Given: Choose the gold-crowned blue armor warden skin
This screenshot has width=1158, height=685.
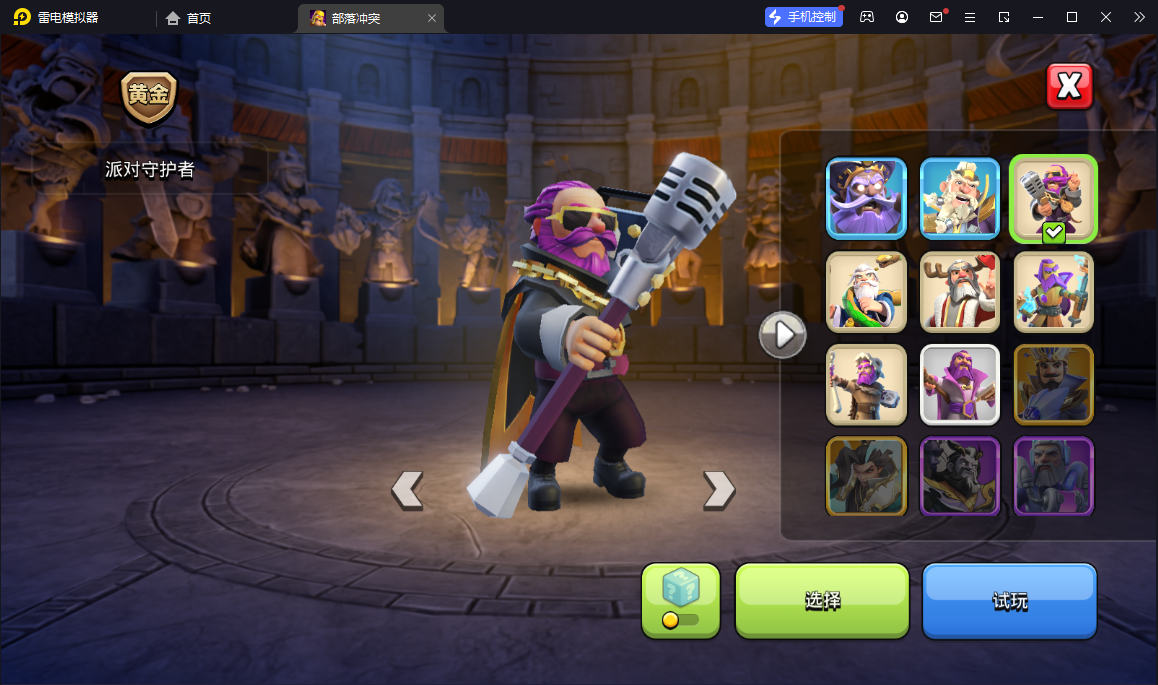Looking at the screenshot, I should coord(1053,384).
